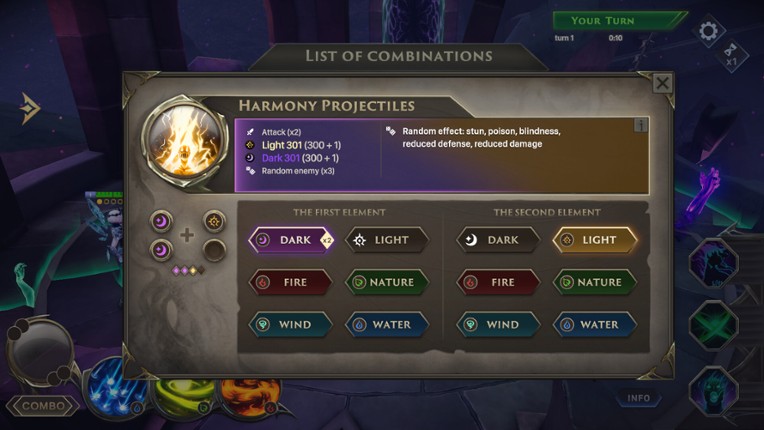The image size is (764, 430).
Task: Select Dark as the second element
Action: 498,240
